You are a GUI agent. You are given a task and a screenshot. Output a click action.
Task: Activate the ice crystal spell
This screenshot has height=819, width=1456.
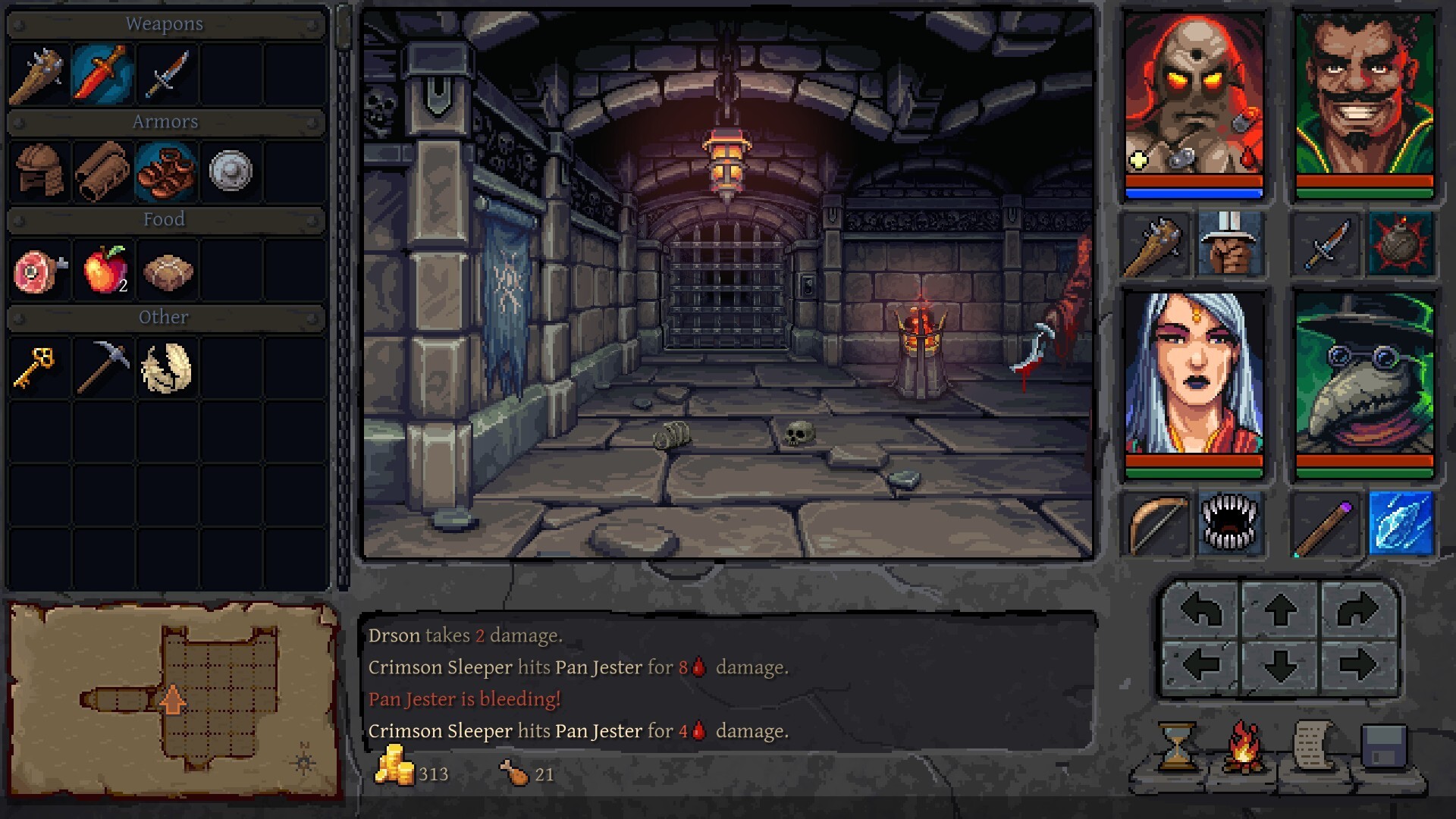coord(1401,523)
